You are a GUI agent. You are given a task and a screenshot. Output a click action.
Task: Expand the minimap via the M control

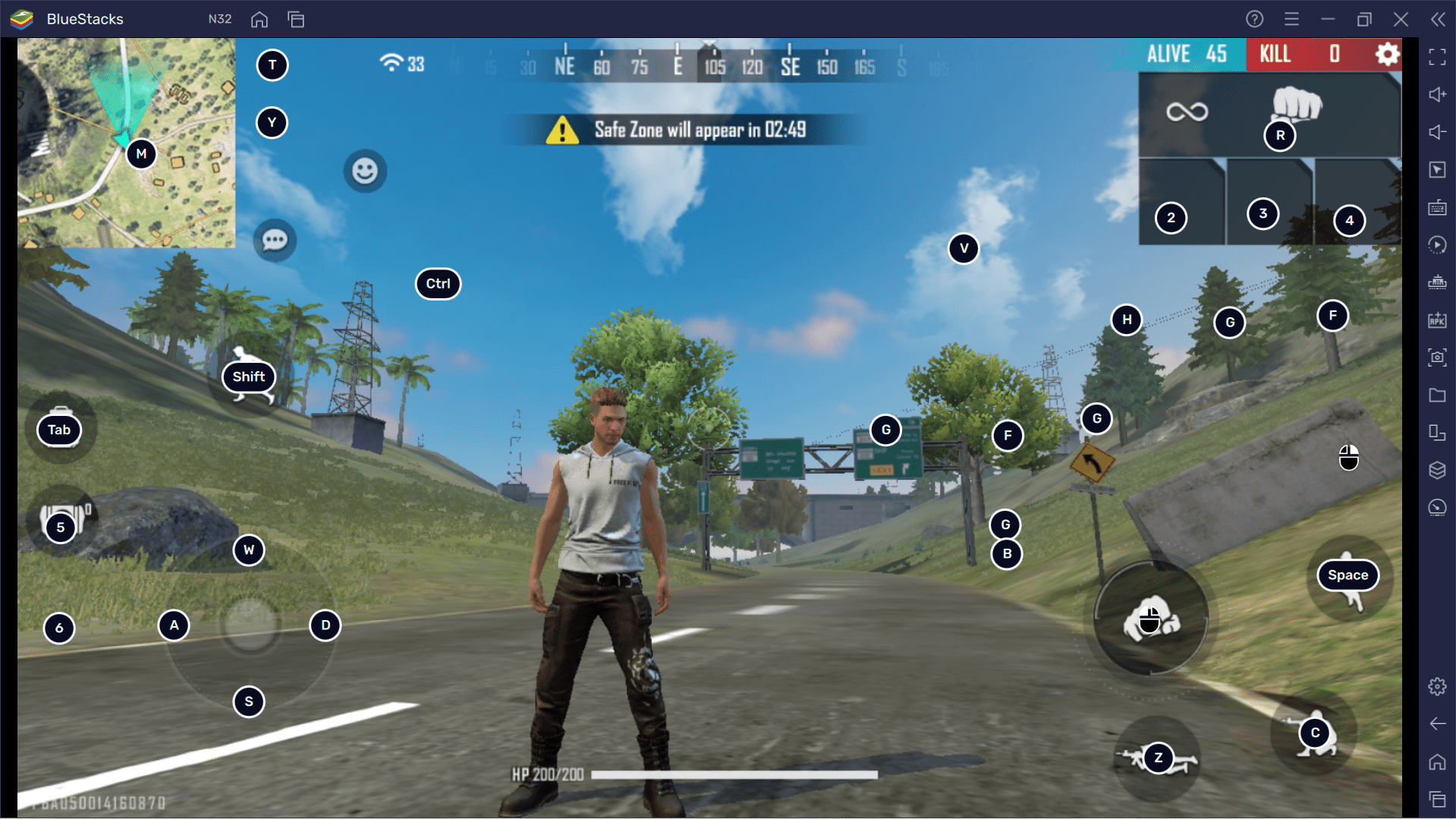(x=141, y=153)
